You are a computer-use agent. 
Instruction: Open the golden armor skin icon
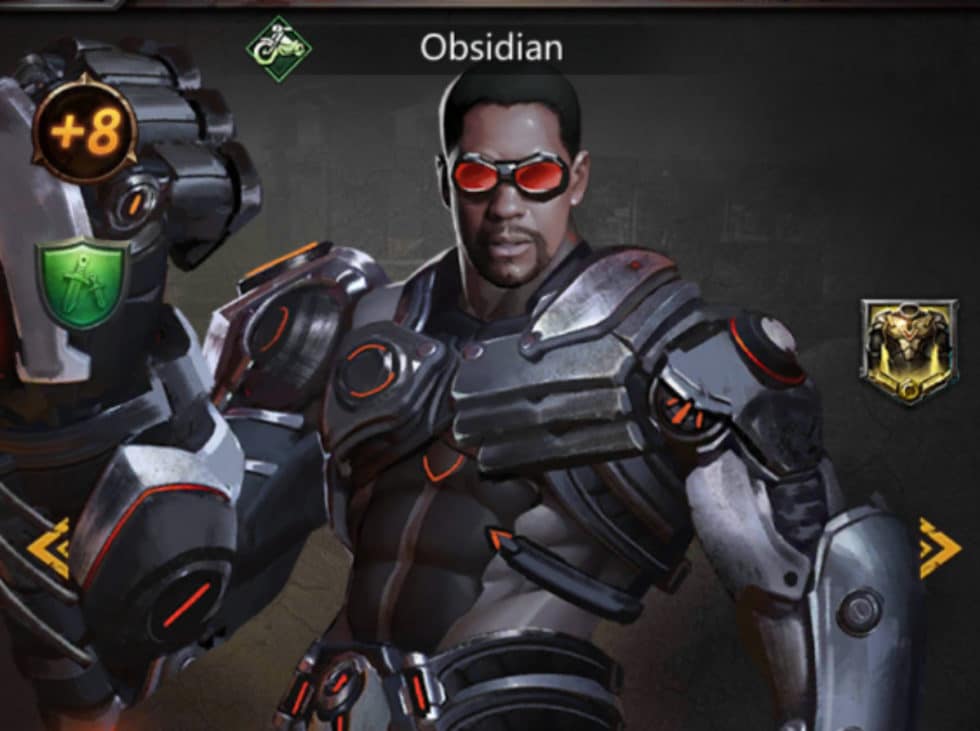coord(908,352)
